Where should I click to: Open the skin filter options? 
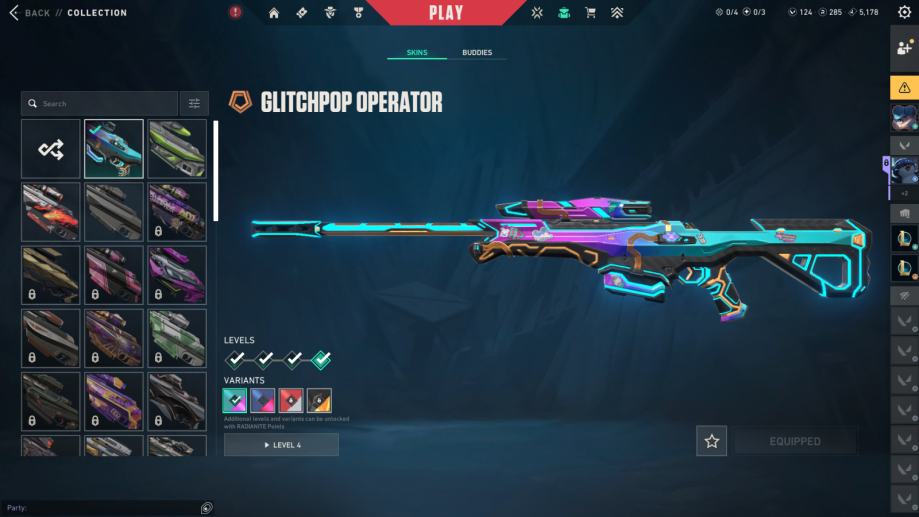coord(194,103)
